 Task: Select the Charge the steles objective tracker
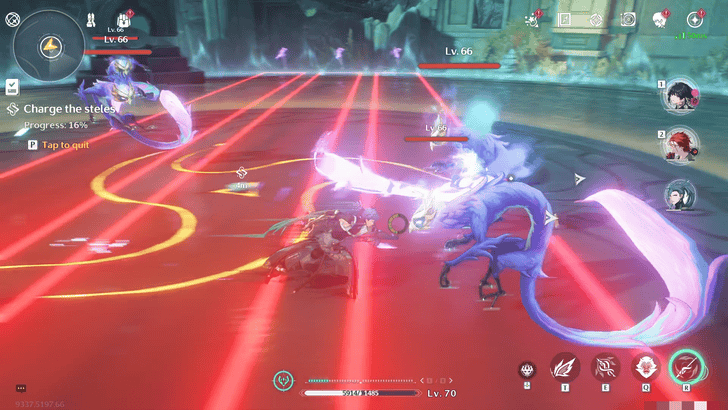tap(62, 108)
